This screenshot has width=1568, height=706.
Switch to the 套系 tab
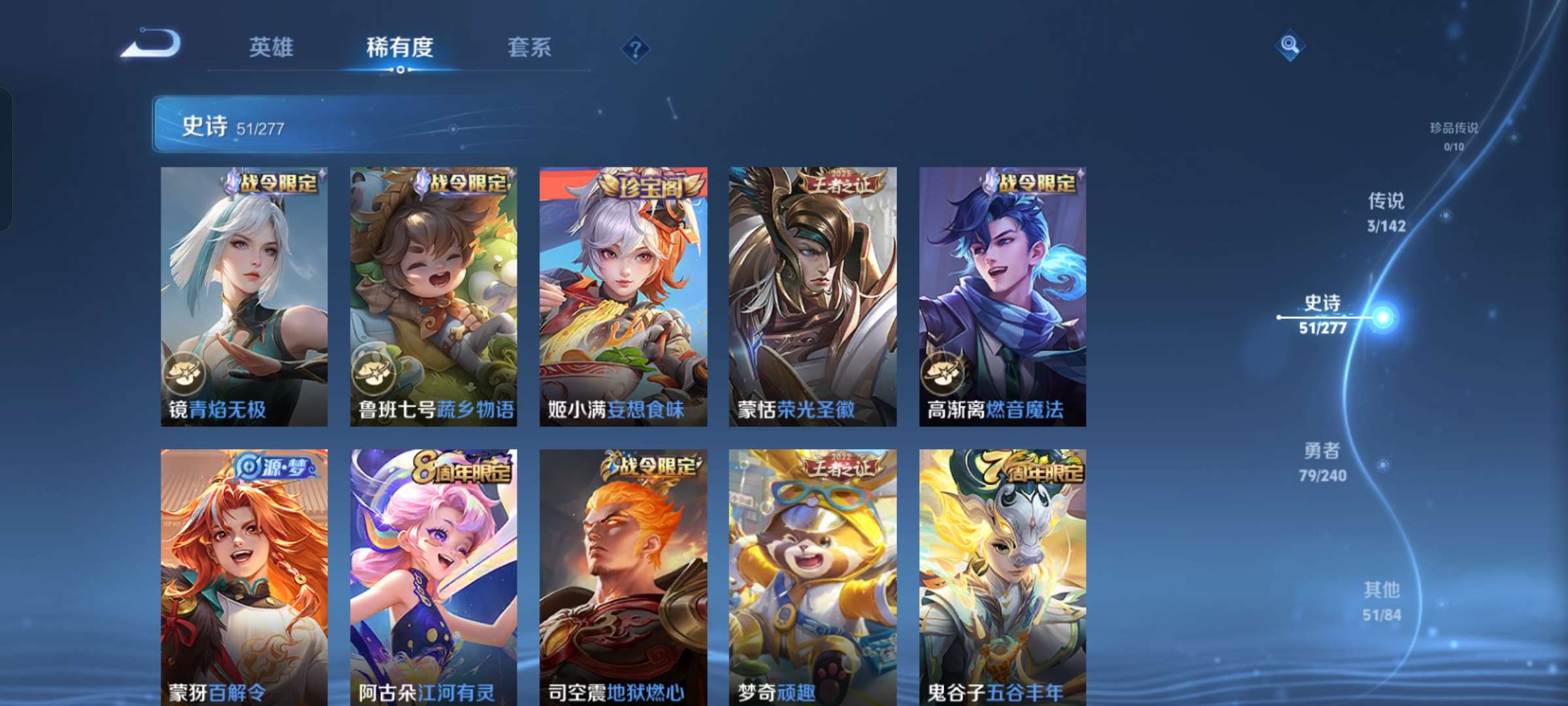tap(530, 47)
